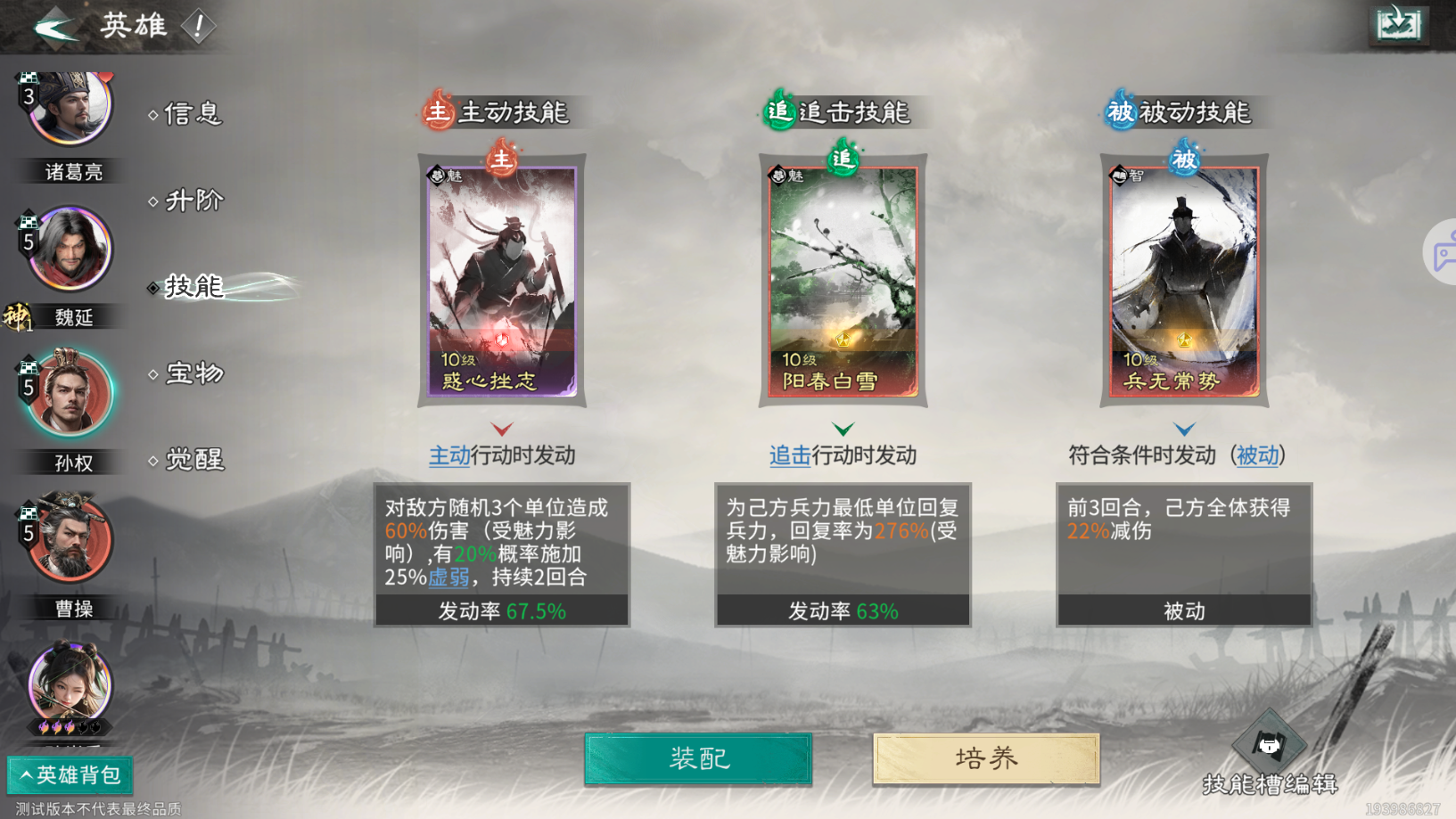Expand details under the 兵无常势 skill chevron
This screenshot has height=819, width=1456.
click(x=1183, y=428)
